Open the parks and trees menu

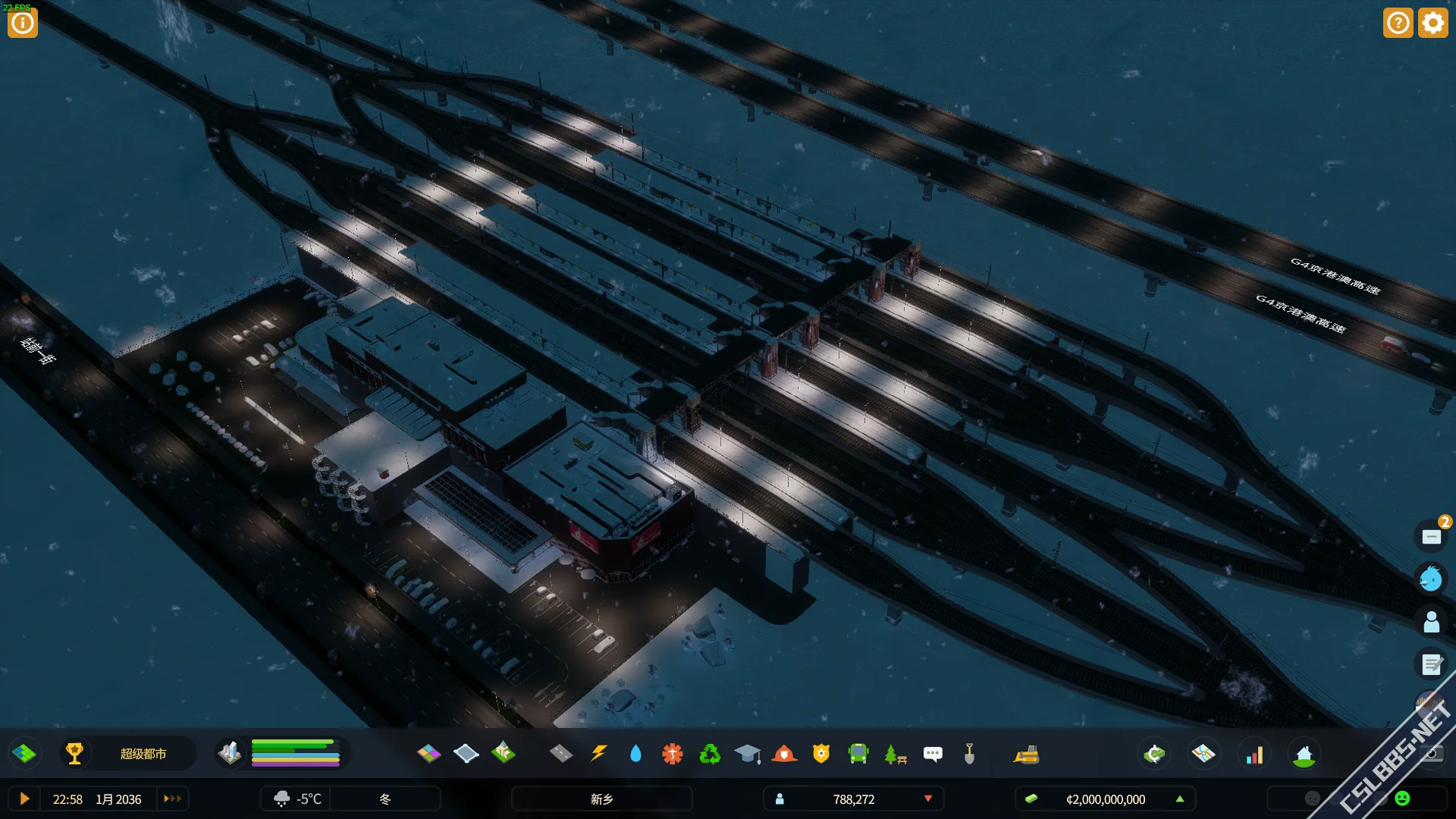click(x=896, y=754)
